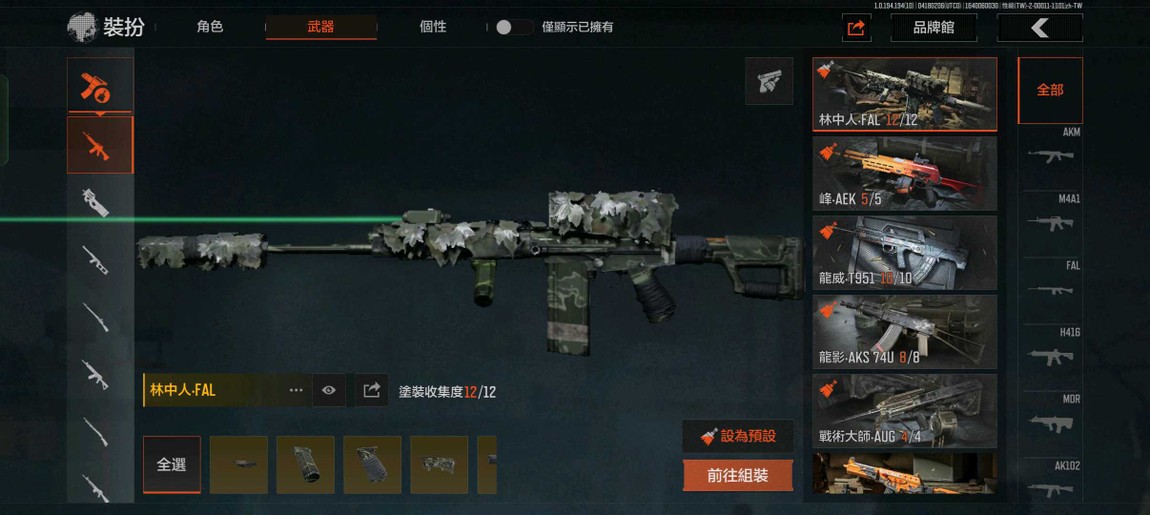Toggle 僅顯示已擁有 filter switch

(x=513, y=27)
